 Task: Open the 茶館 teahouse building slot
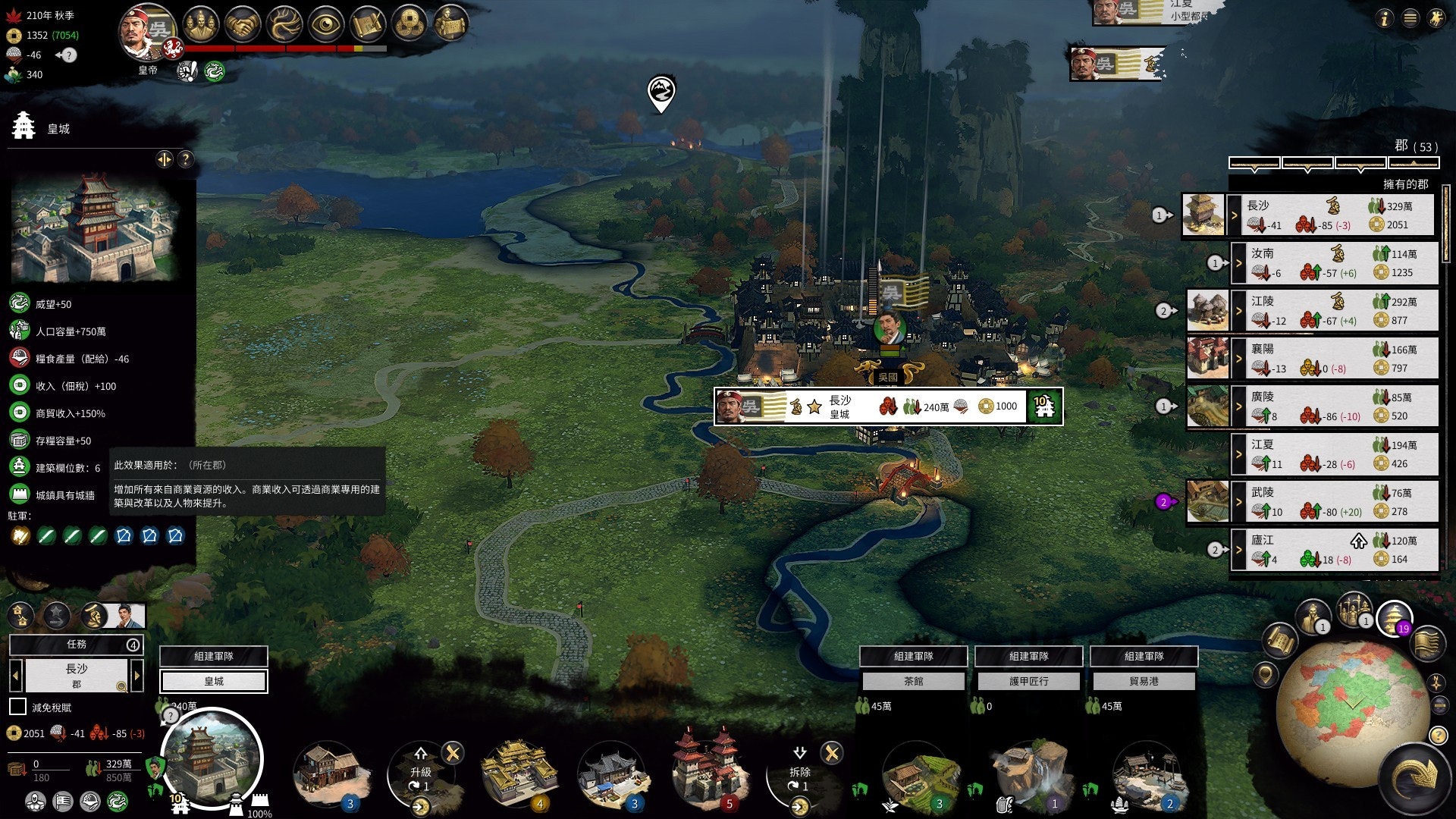913,681
